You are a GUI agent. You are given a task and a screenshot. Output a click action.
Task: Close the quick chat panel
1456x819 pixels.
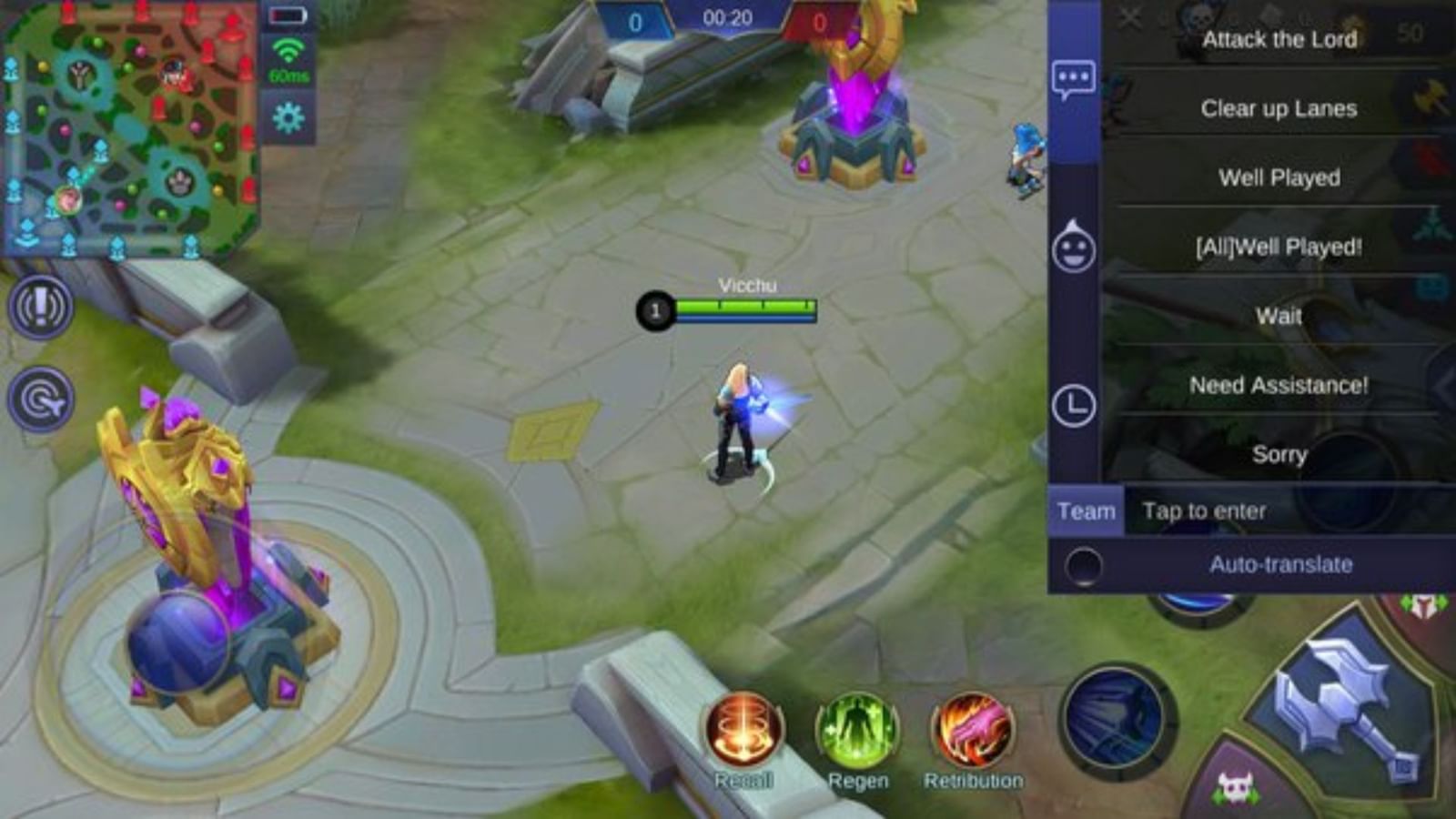[1130, 16]
